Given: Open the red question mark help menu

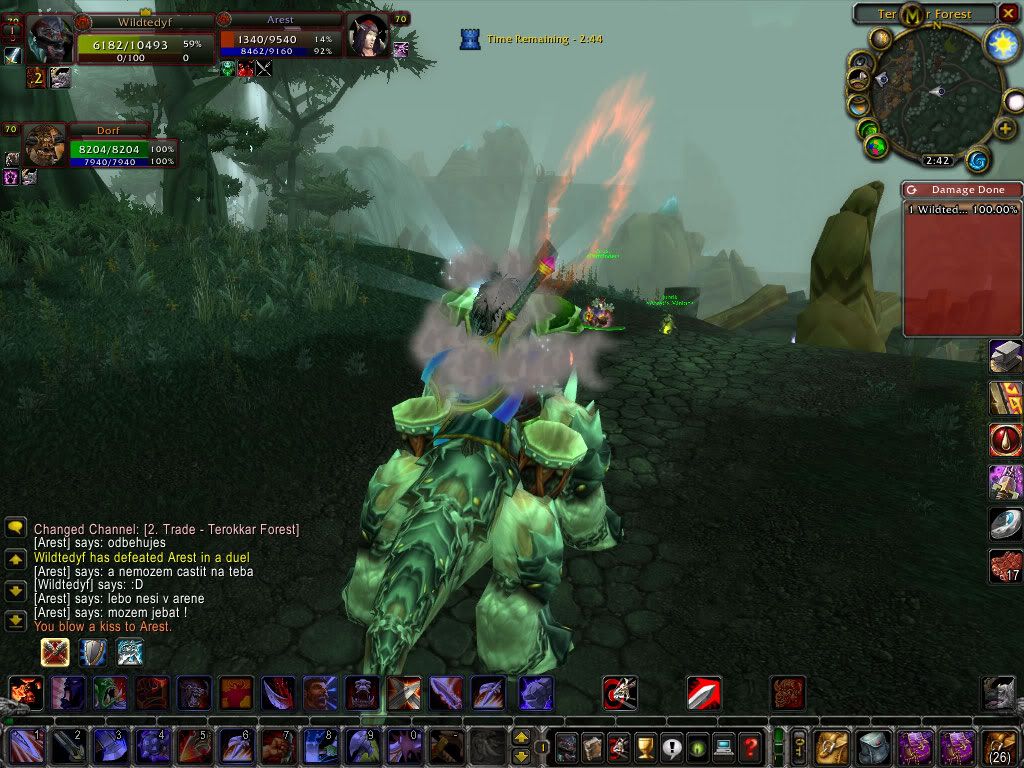Looking at the screenshot, I should [x=750, y=746].
